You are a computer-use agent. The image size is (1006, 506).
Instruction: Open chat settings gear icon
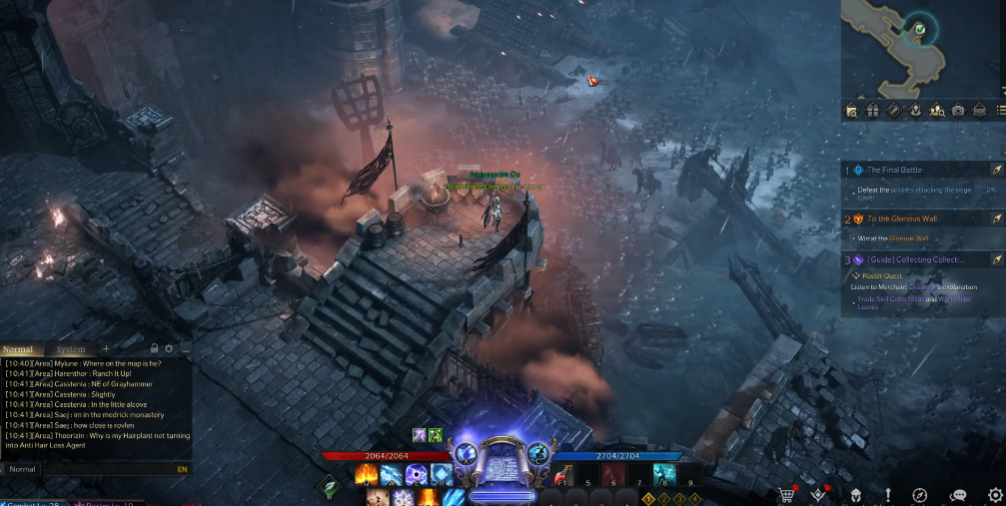[169, 349]
